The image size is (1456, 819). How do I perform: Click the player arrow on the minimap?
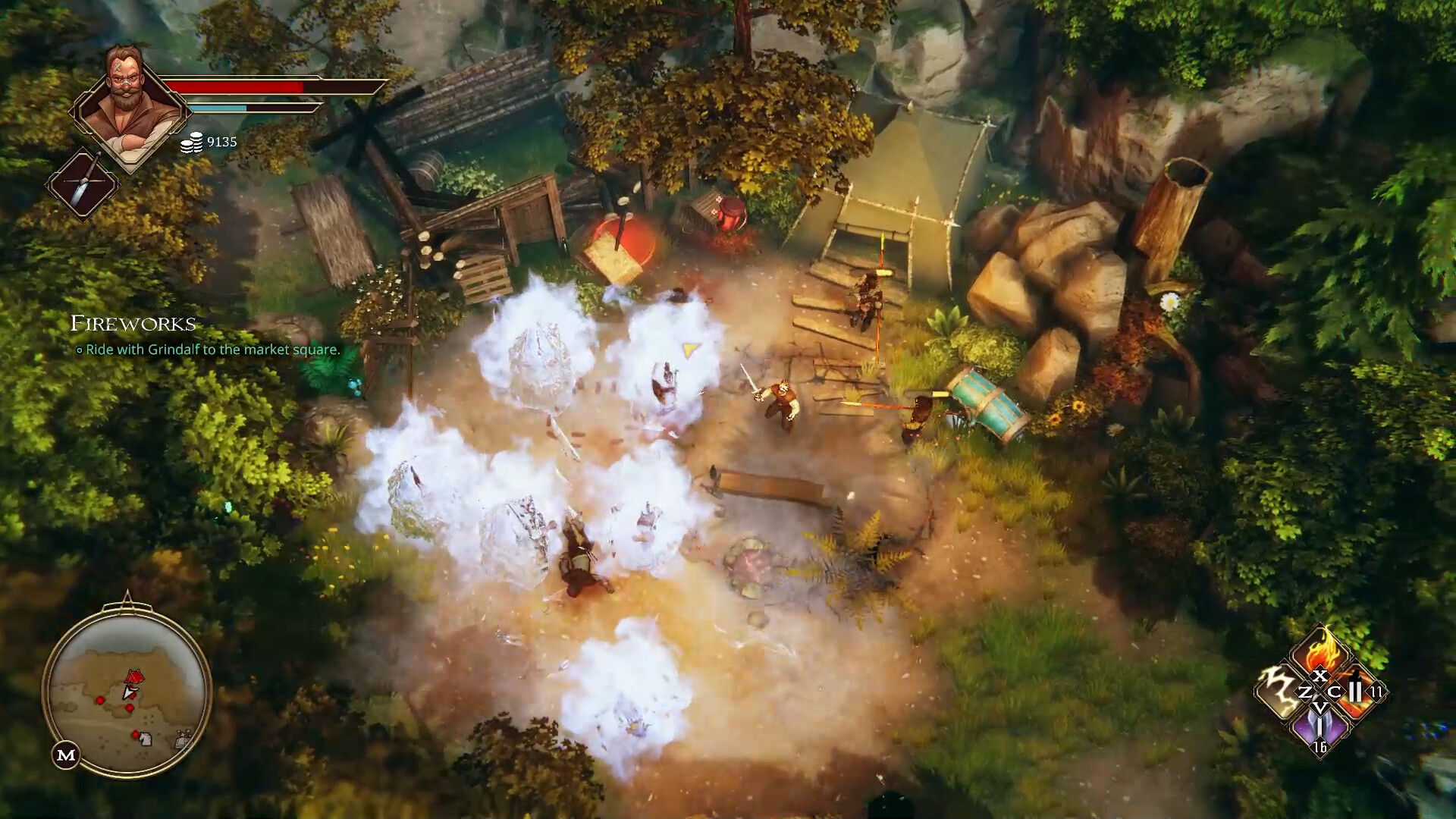[129, 692]
